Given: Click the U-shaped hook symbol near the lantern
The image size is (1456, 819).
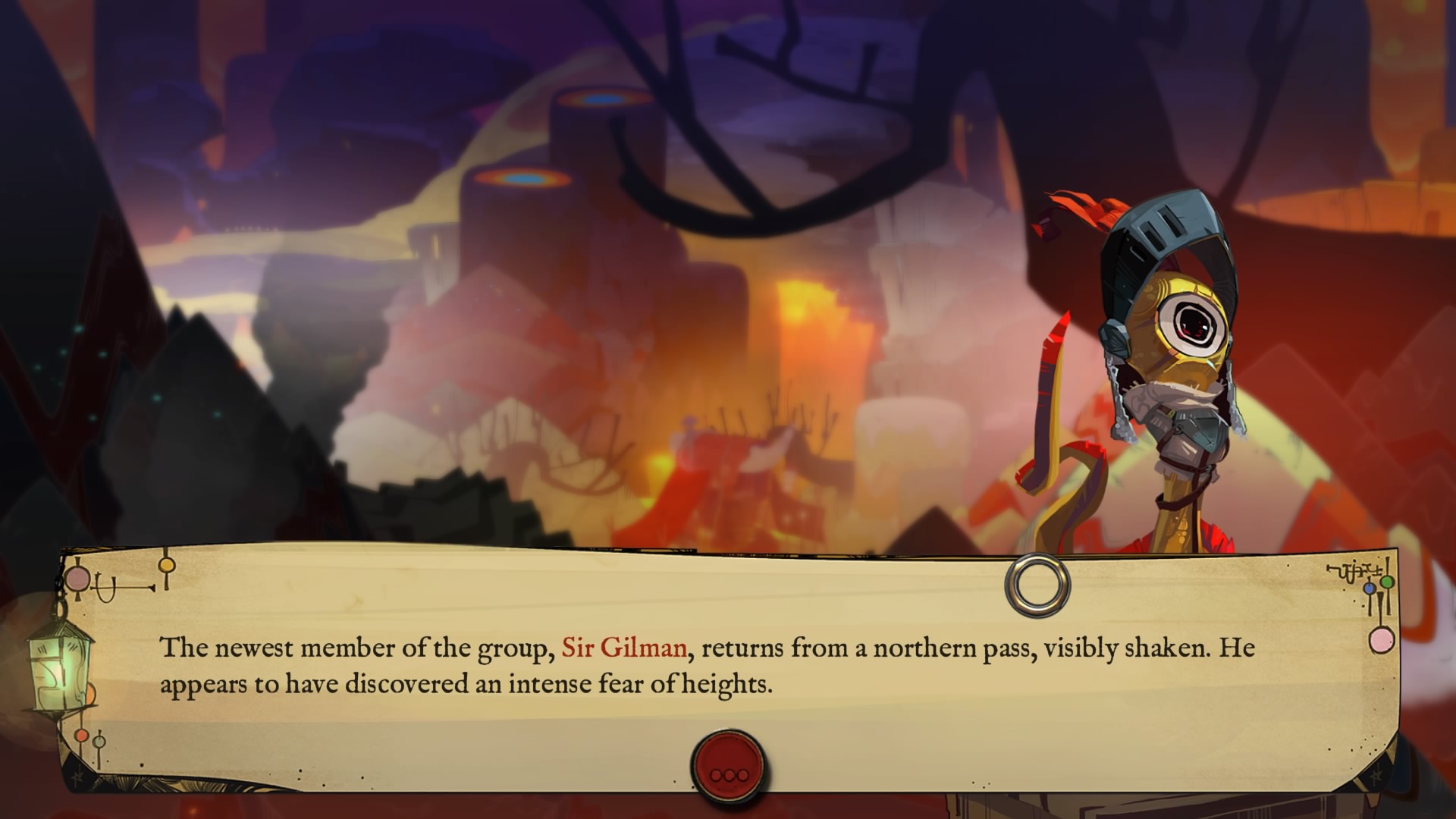Looking at the screenshot, I should (x=105, y=587).
